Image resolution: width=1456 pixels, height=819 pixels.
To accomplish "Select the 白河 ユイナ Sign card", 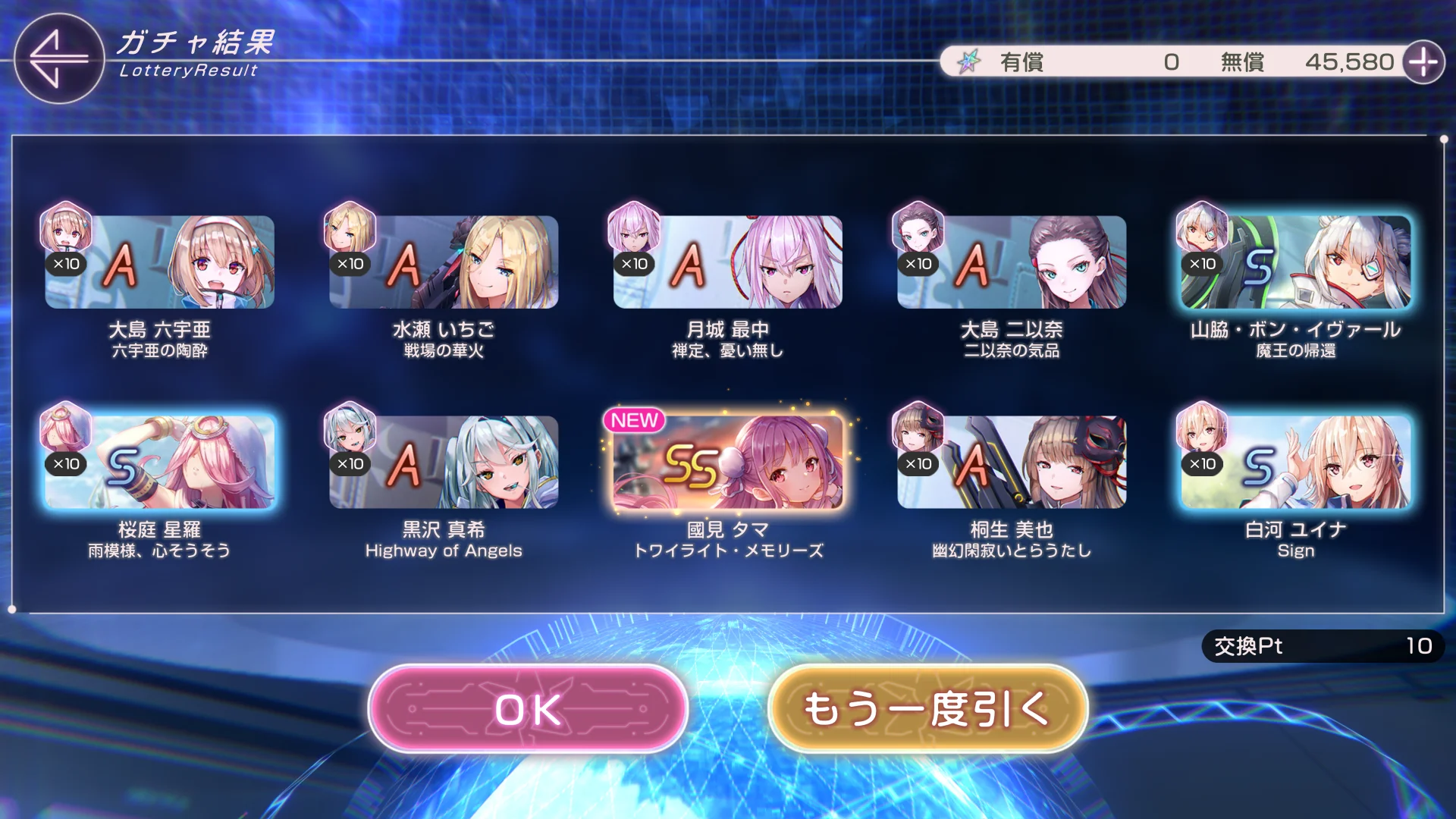I will [x=1295, y=462].
